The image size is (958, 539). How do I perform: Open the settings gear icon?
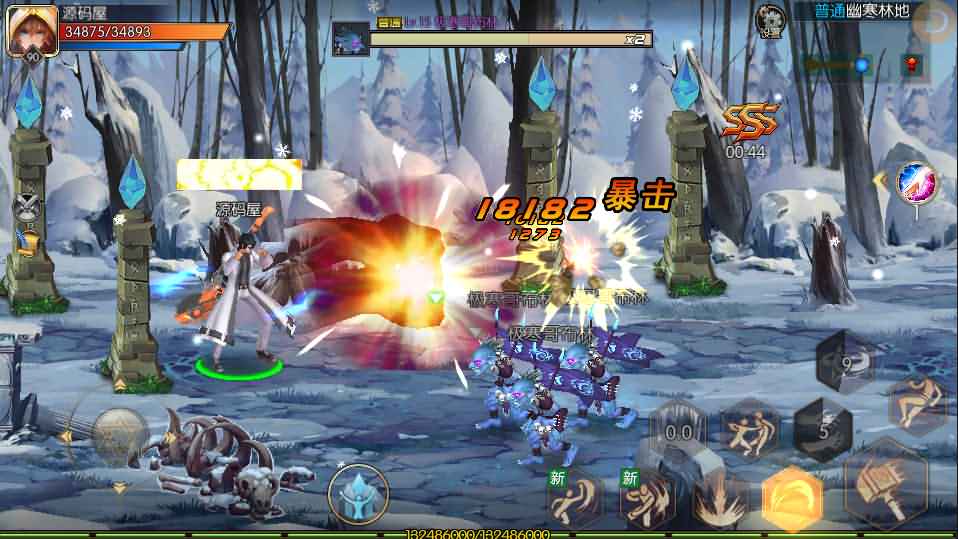tap(769, 19)
